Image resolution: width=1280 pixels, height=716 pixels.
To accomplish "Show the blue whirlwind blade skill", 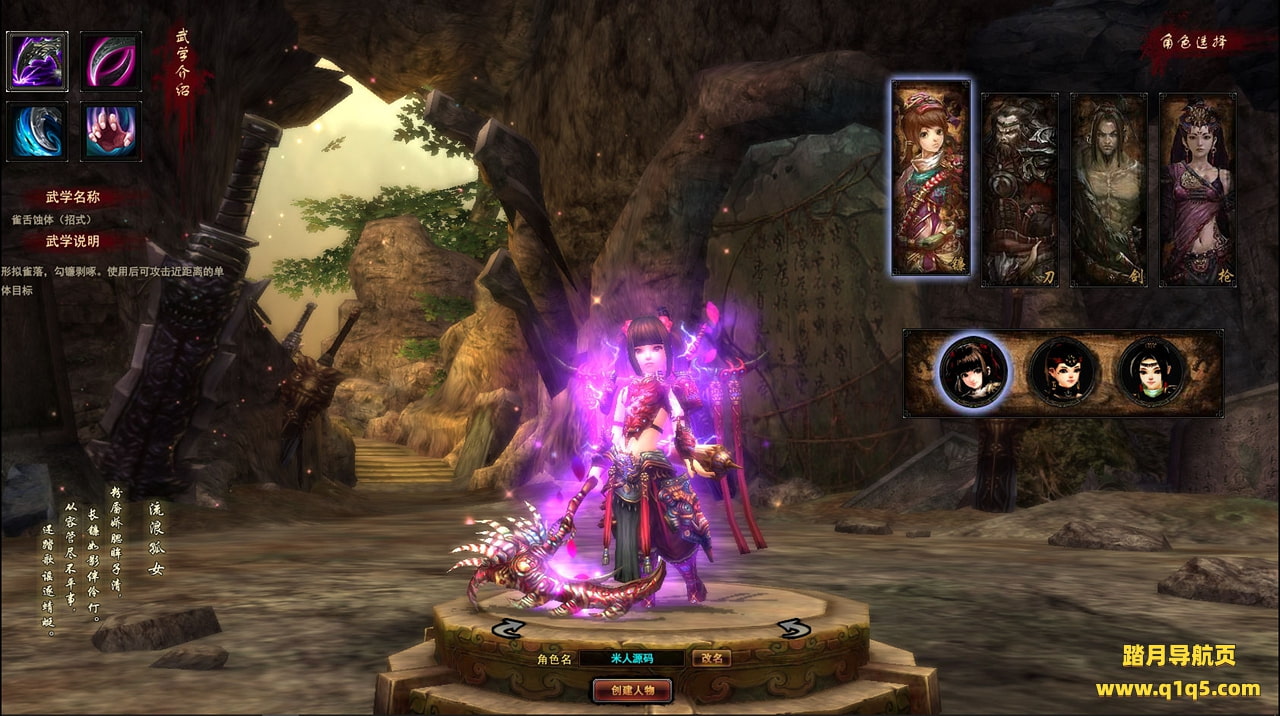I will click(x=38, y=131).
